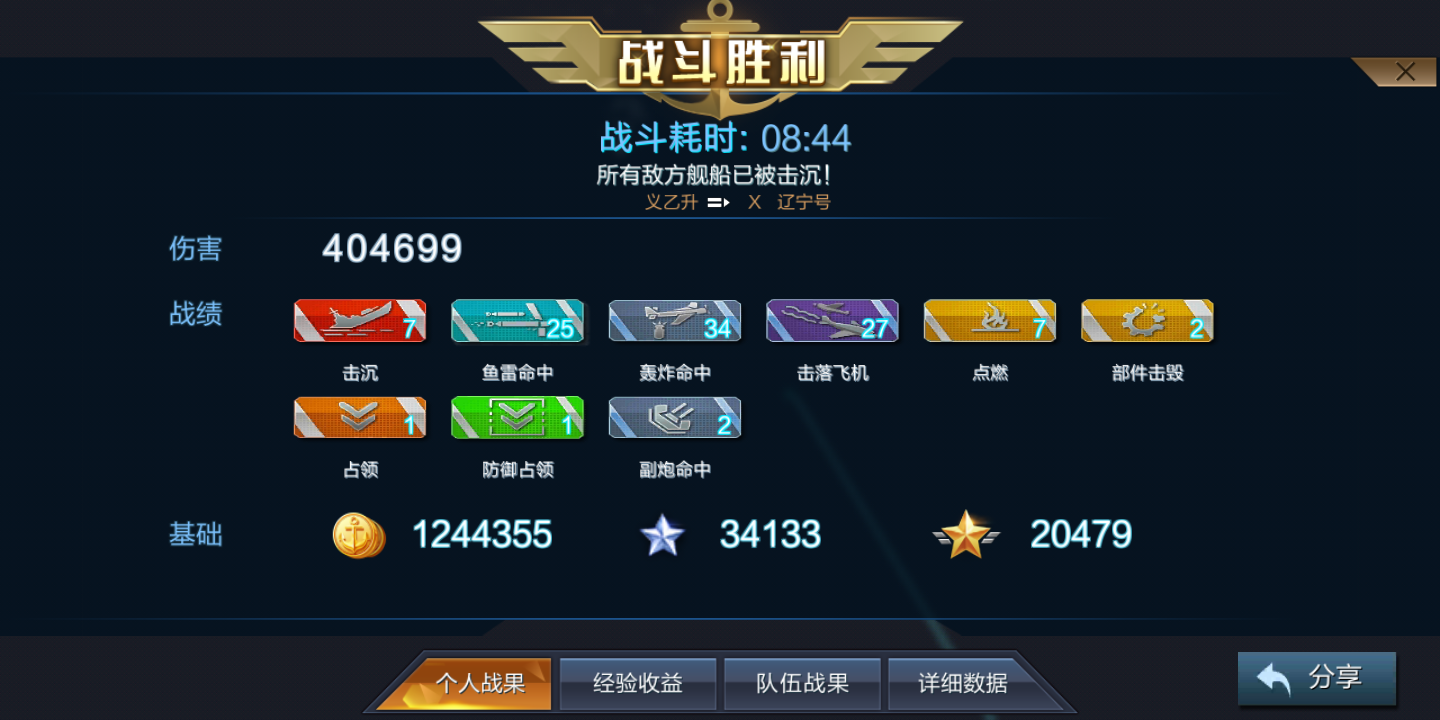
Task: Select the 鱼雷命中 torpedo hits badge
Action: coord(517,320)
